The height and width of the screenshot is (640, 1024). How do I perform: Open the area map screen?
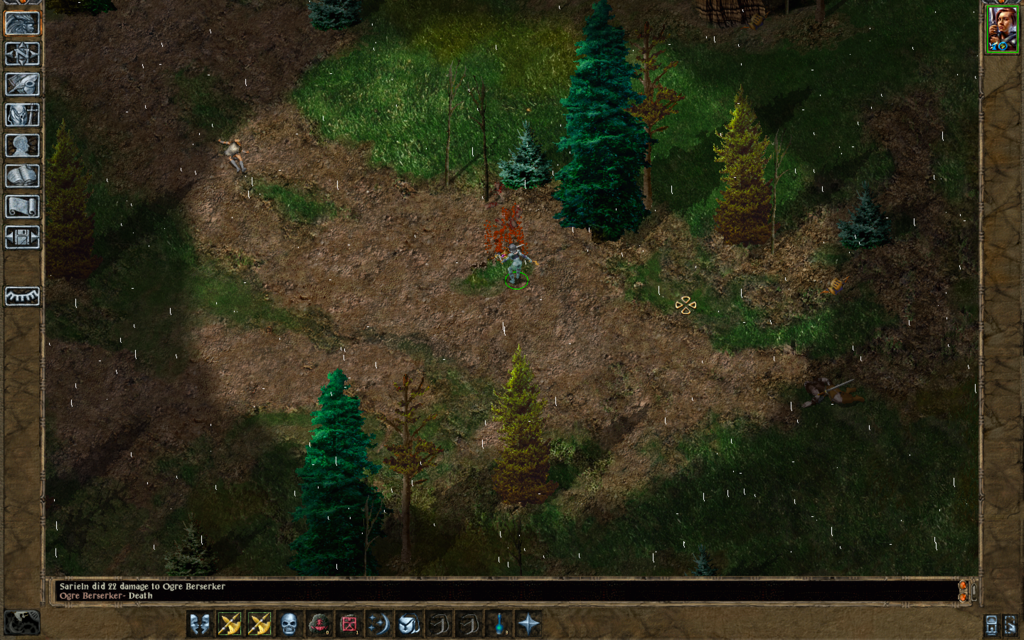pos(22,53)
